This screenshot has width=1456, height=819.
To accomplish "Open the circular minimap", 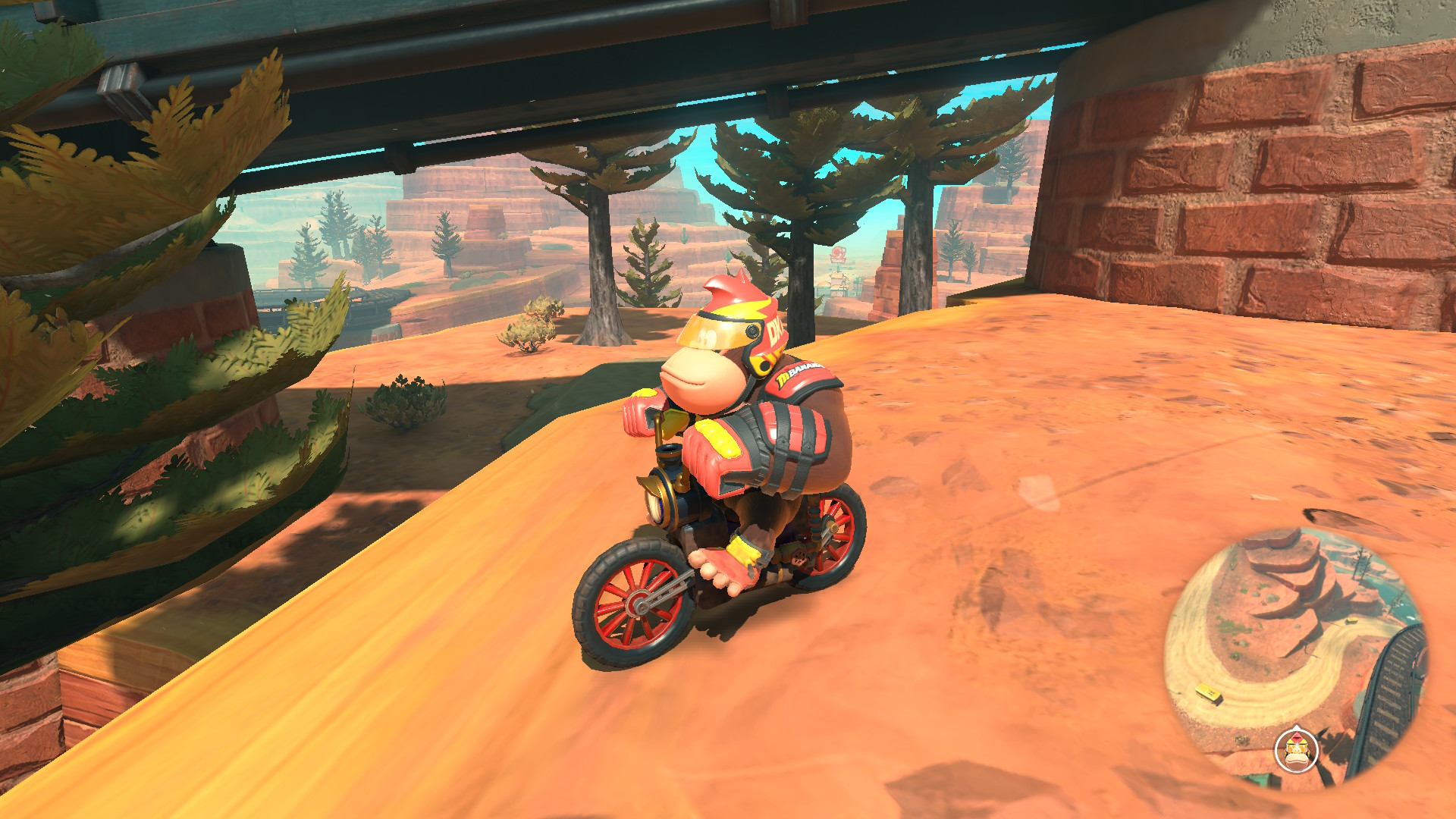I will pos(1295,657).
